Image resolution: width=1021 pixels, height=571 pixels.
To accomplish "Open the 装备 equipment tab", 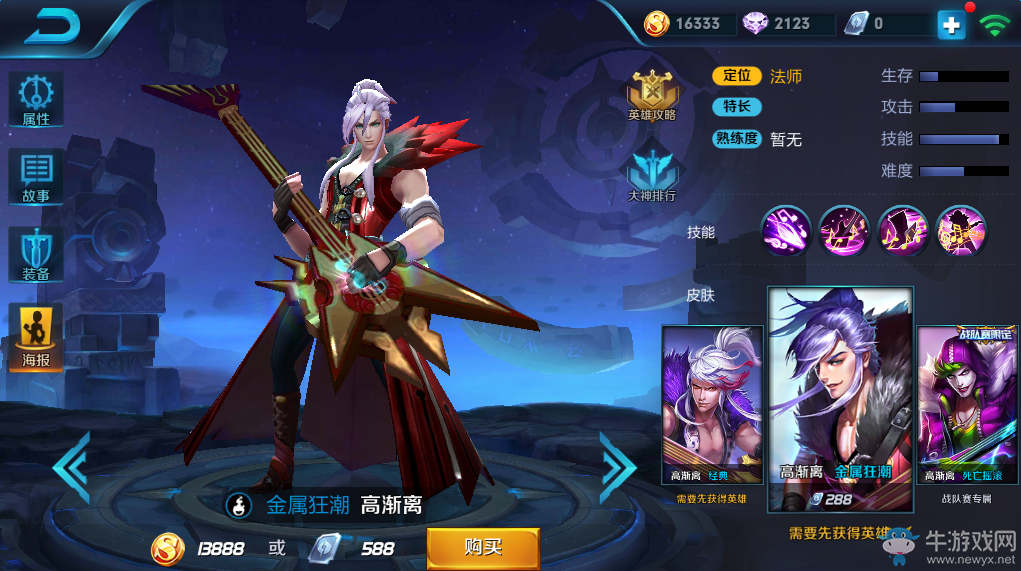I will 36,255.
